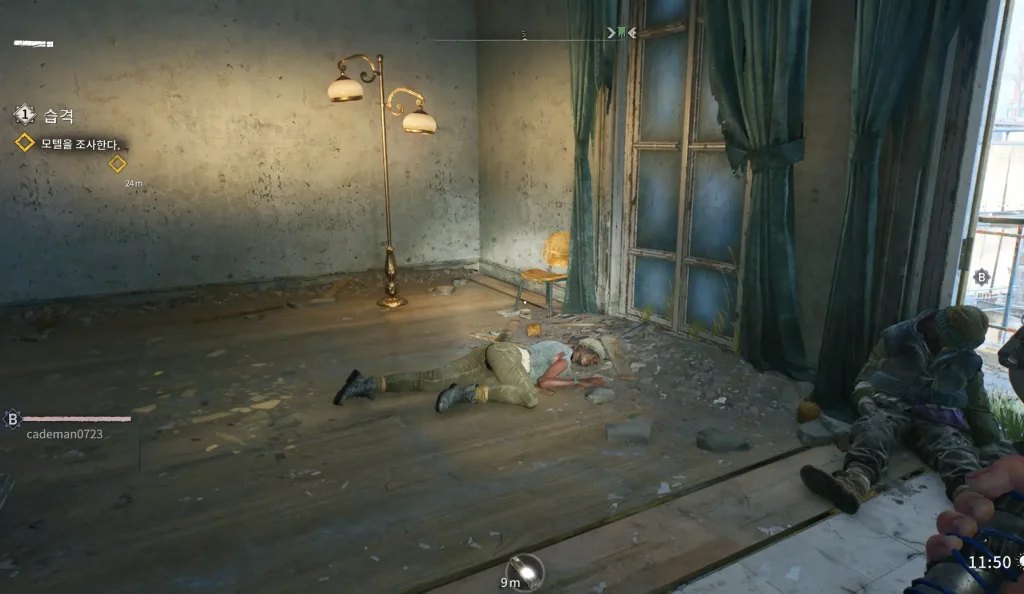The height and width of the screenshot is (594, 1024).
Task: Select the green marker on the top compass
Action: (x=621, y=33)
